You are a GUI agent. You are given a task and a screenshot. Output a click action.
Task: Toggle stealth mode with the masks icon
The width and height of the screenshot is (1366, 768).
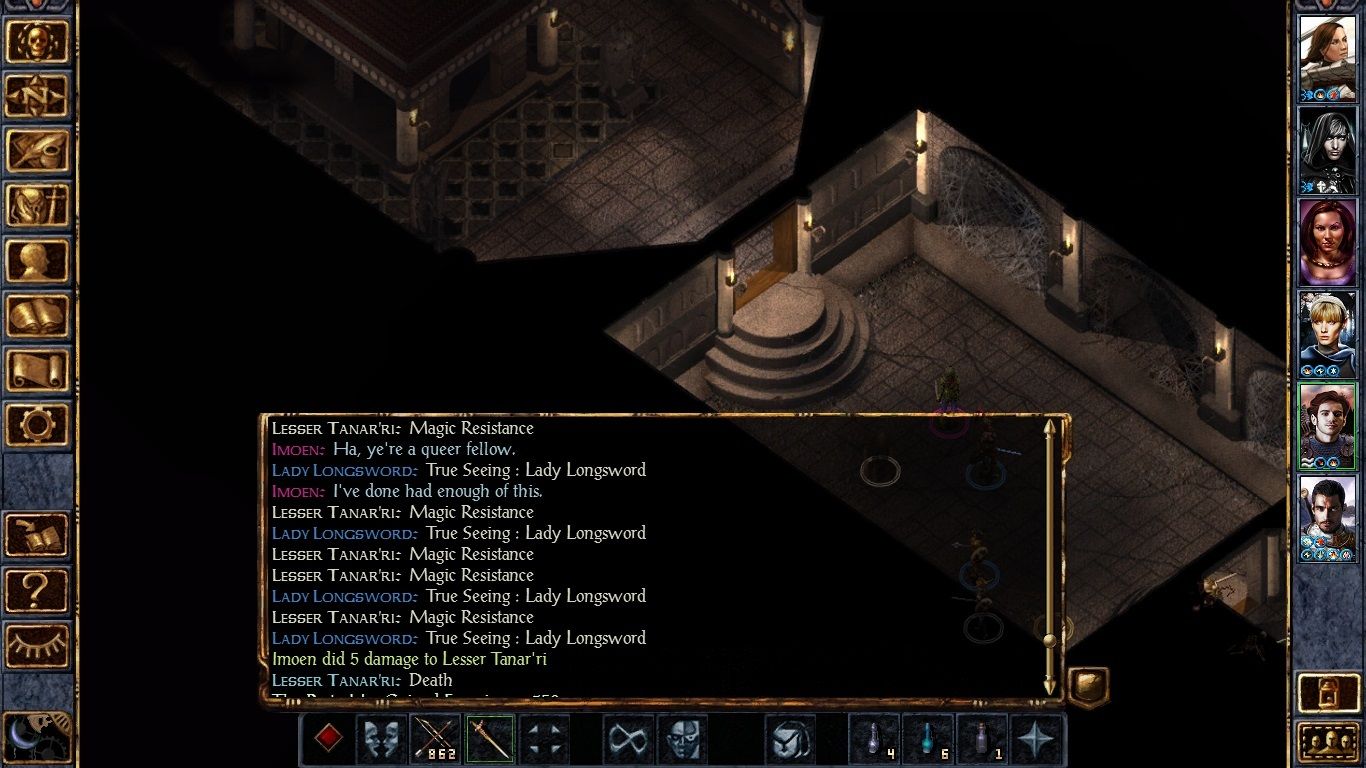(381, 738)
